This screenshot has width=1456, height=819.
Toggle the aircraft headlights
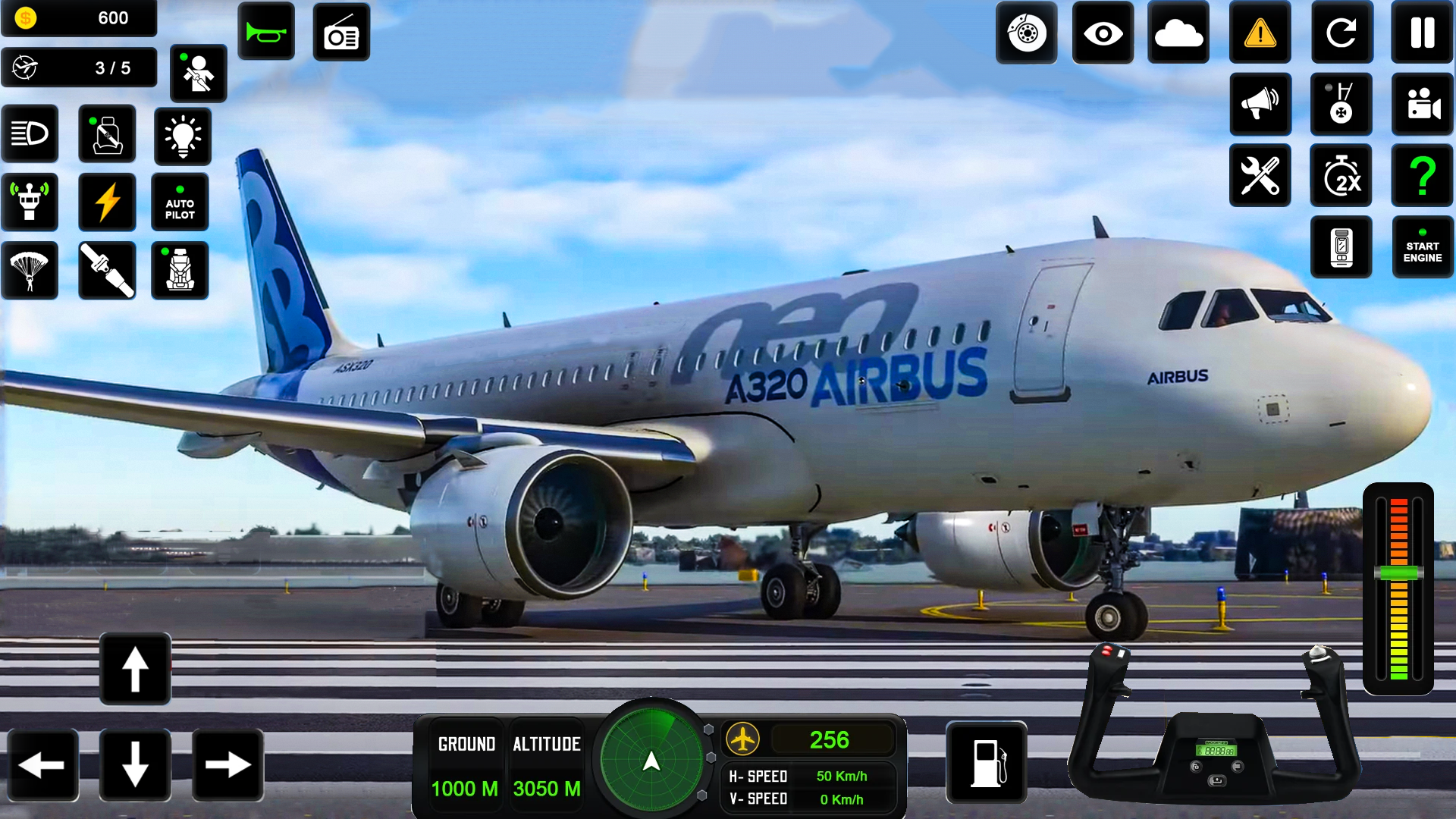[x=30, y=133]
